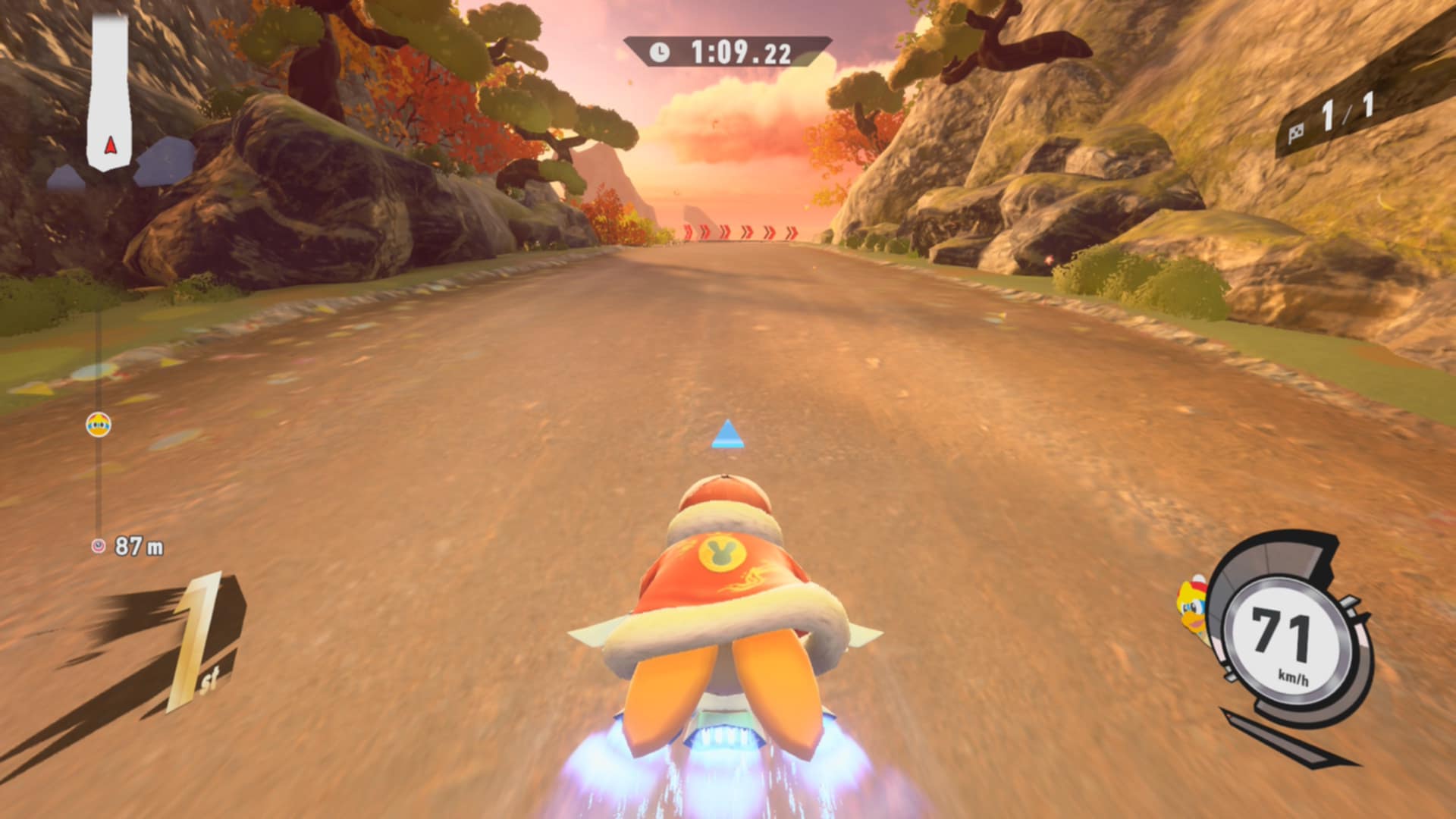Click the course minimap strip
This screenshot has width=1456, height=819.
(110, 91)
